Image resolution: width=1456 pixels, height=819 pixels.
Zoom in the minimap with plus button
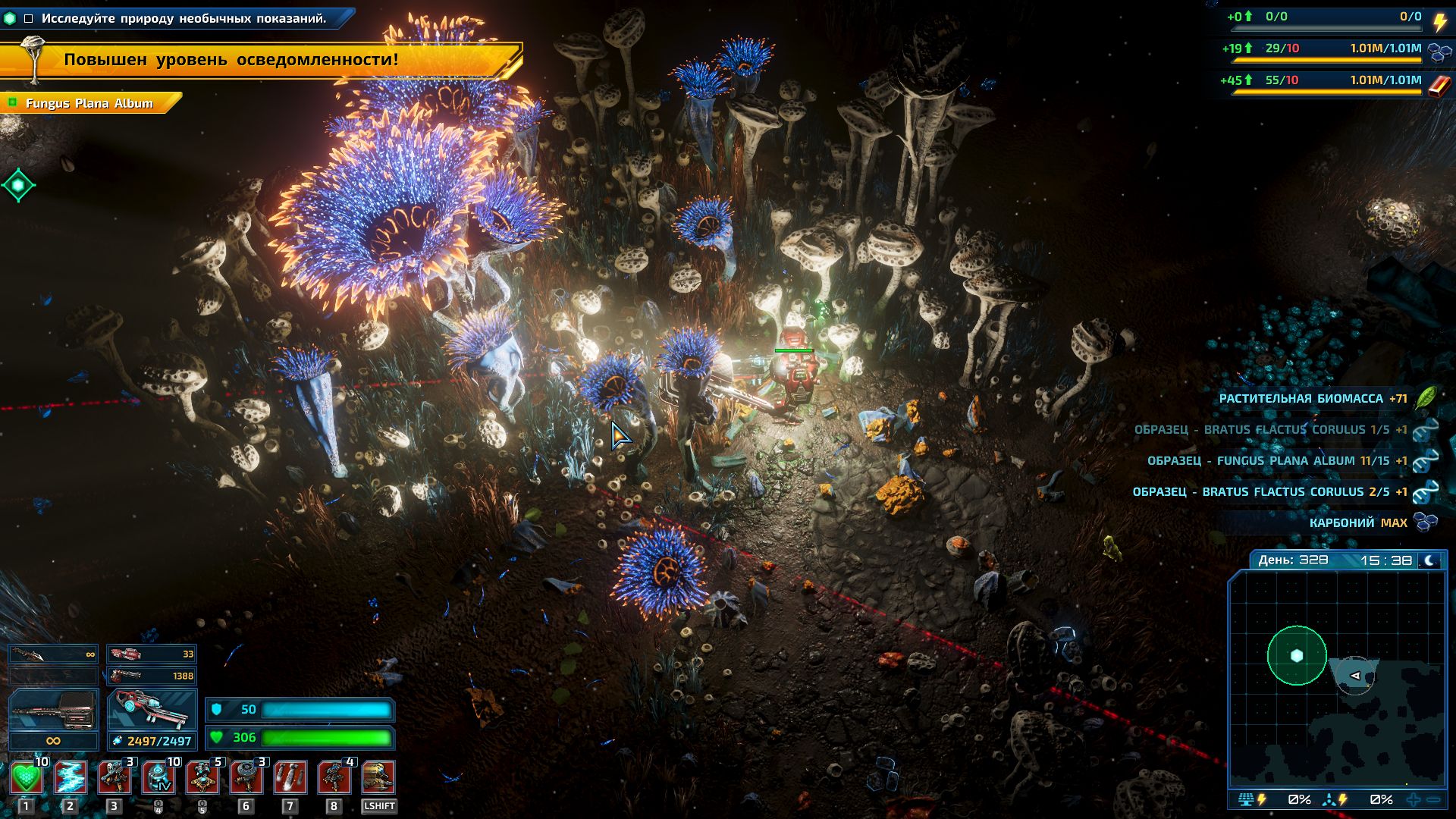click(1414, 799)
